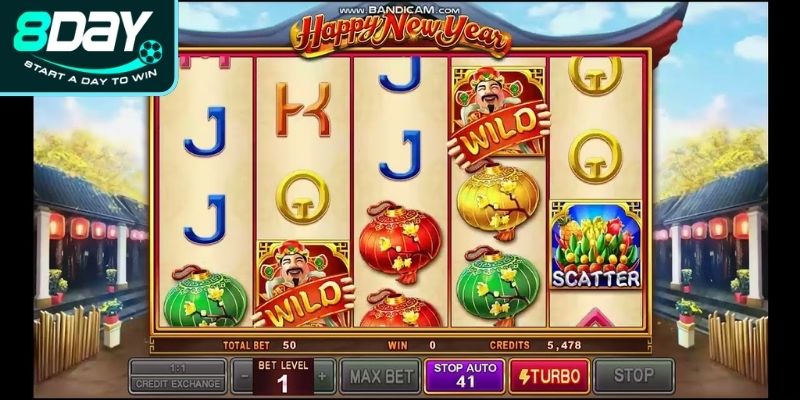Decrease bet level with minus button

point(244,376)
